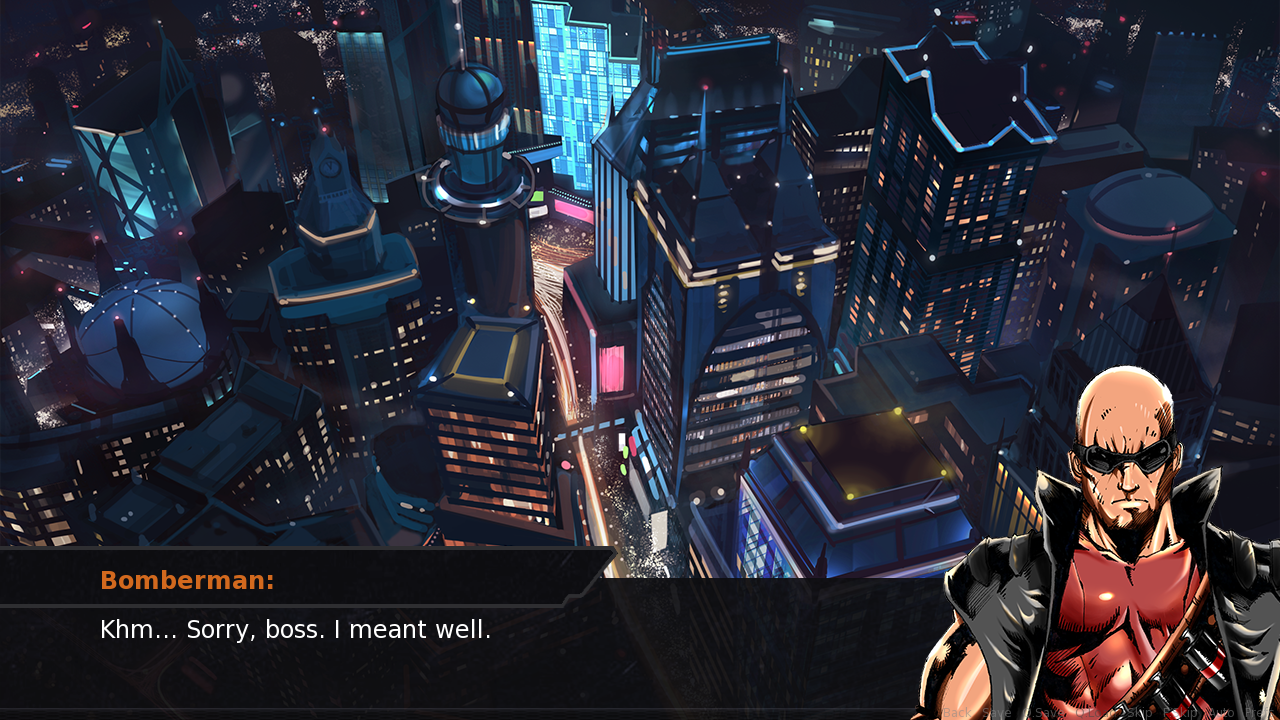Screen dimensions: 1280x720
Task: Activate F.Skip fast skip
Action: tap(1182, 713)
